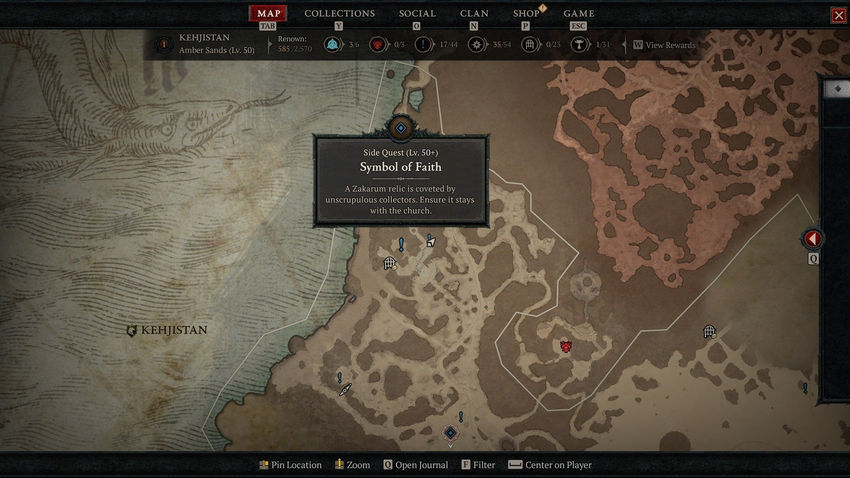Open the Shop tab

(x=526, y=14)
